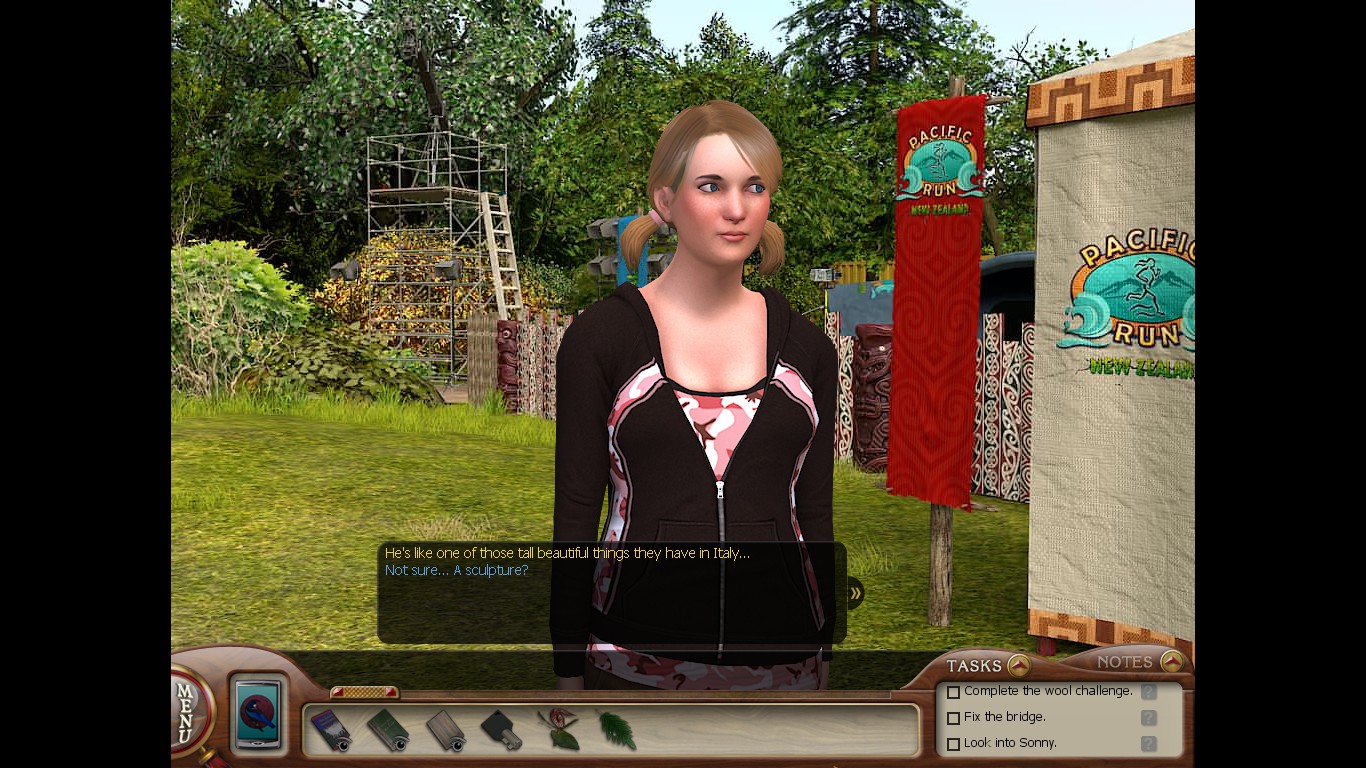Show hint for the "Look into Sonny" task

pos(1149,743)
